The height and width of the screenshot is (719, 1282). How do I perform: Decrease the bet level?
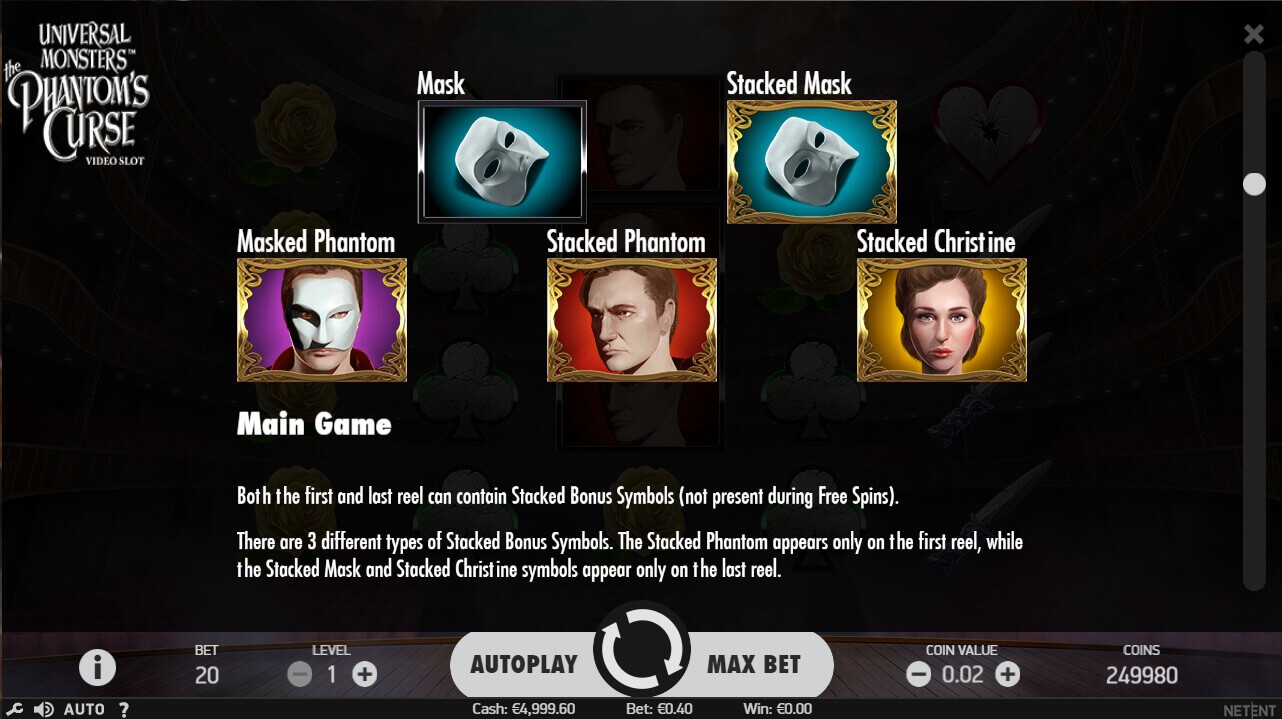(300, 674)
